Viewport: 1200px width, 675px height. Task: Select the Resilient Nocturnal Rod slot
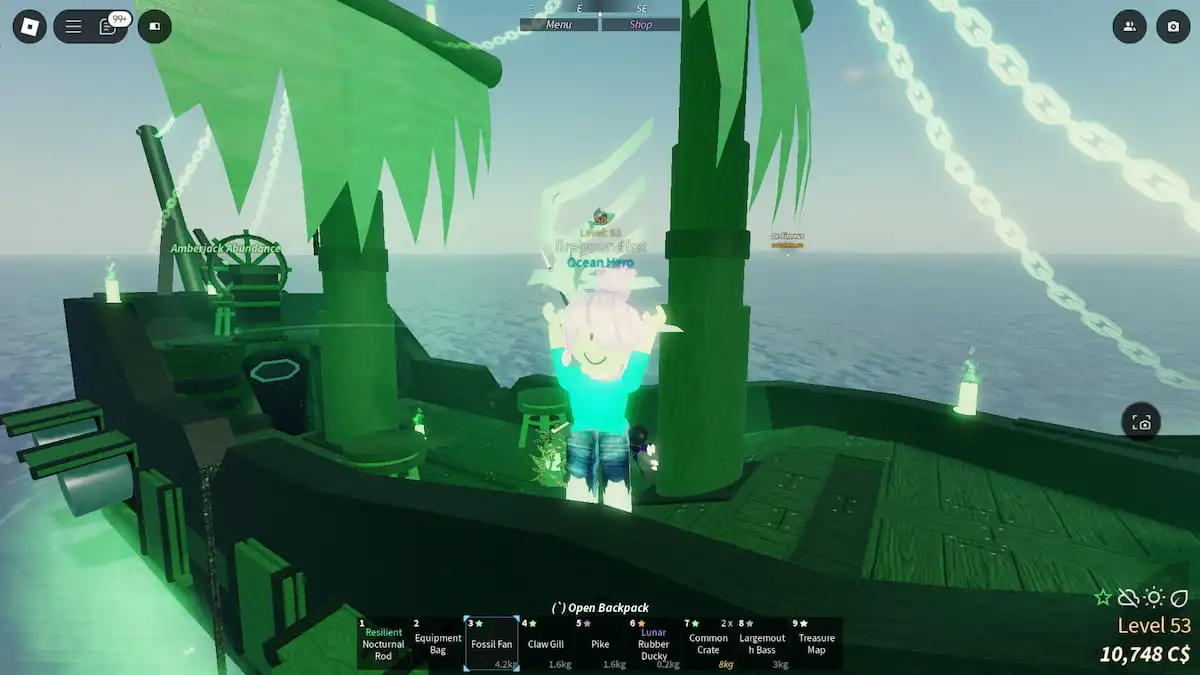pos(383,643)
